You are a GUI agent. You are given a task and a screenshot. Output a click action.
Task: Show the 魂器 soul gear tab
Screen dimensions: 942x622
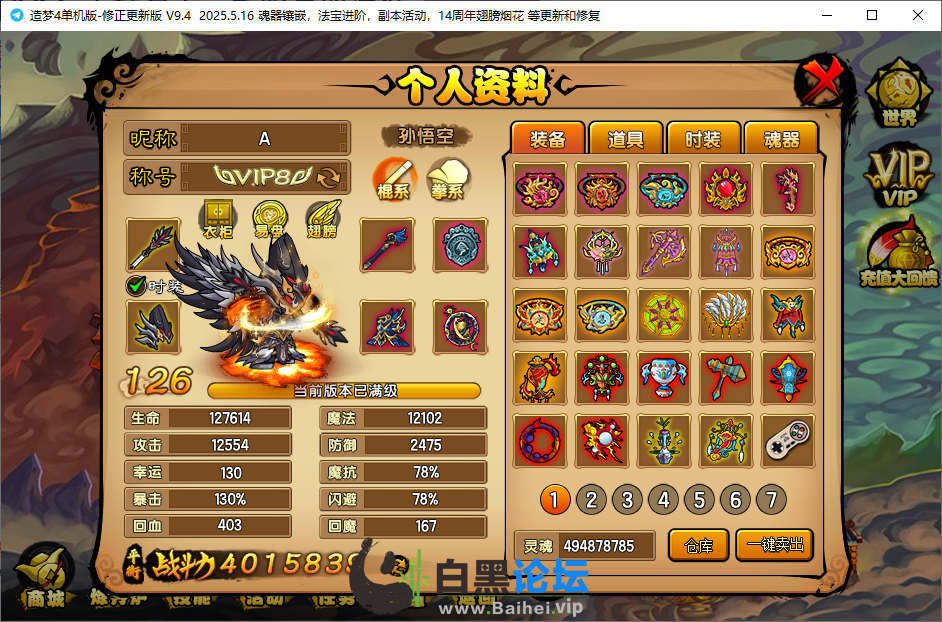(781, 139)
